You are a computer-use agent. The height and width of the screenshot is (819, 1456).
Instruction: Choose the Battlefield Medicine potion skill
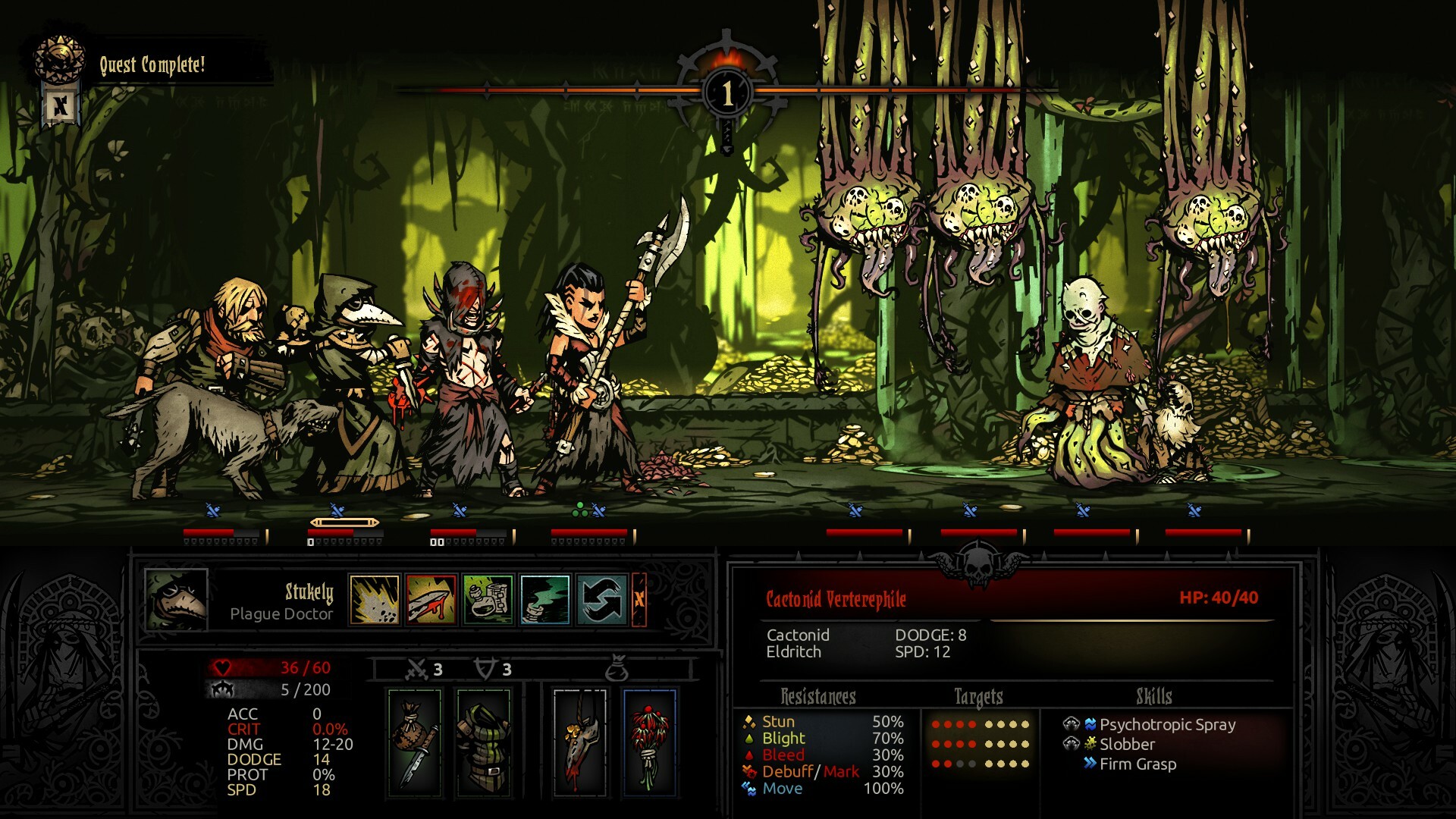pos(488,601)
